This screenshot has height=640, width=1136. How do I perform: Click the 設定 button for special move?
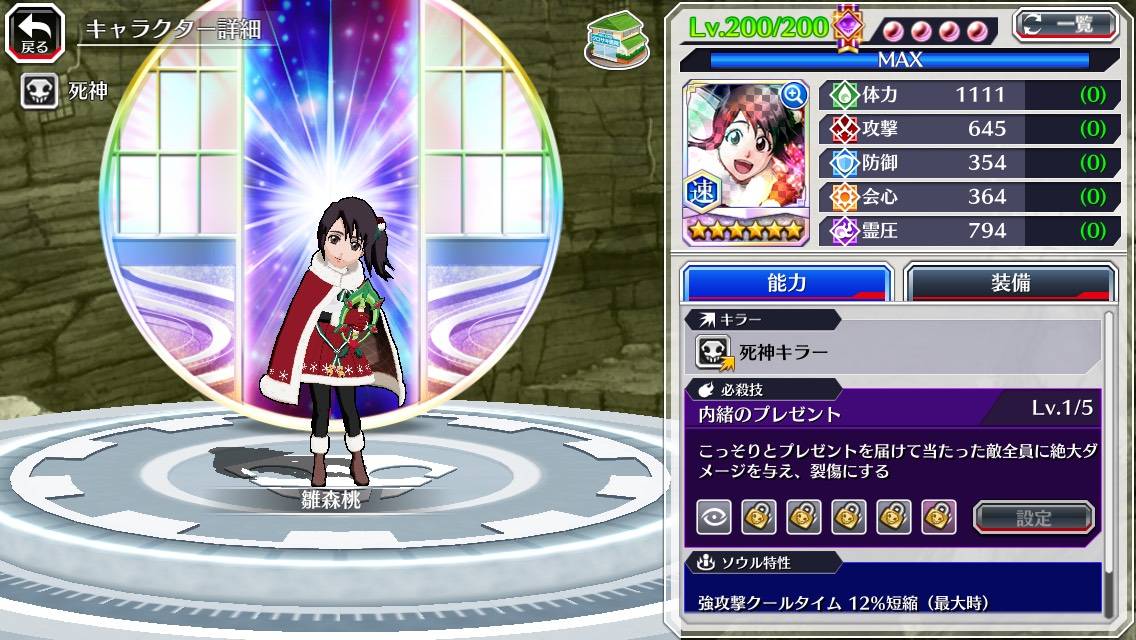pyautogui.click(x=1033, y=517)
